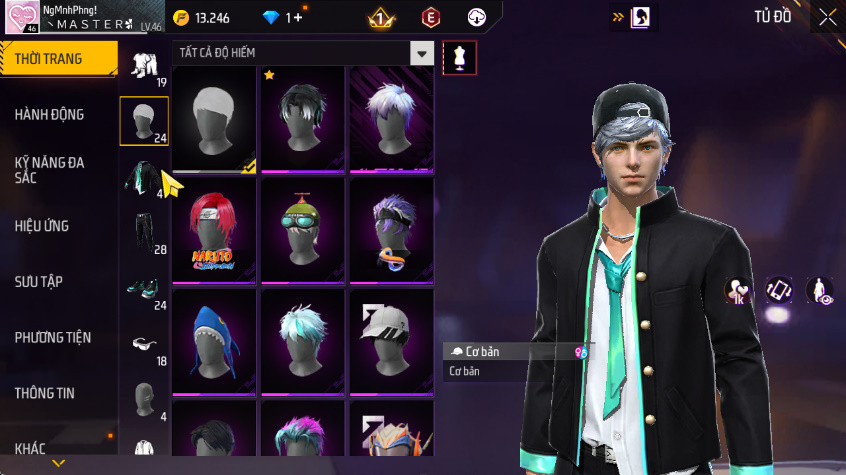Toggle the mannequin preview button

tap(459, 57)
